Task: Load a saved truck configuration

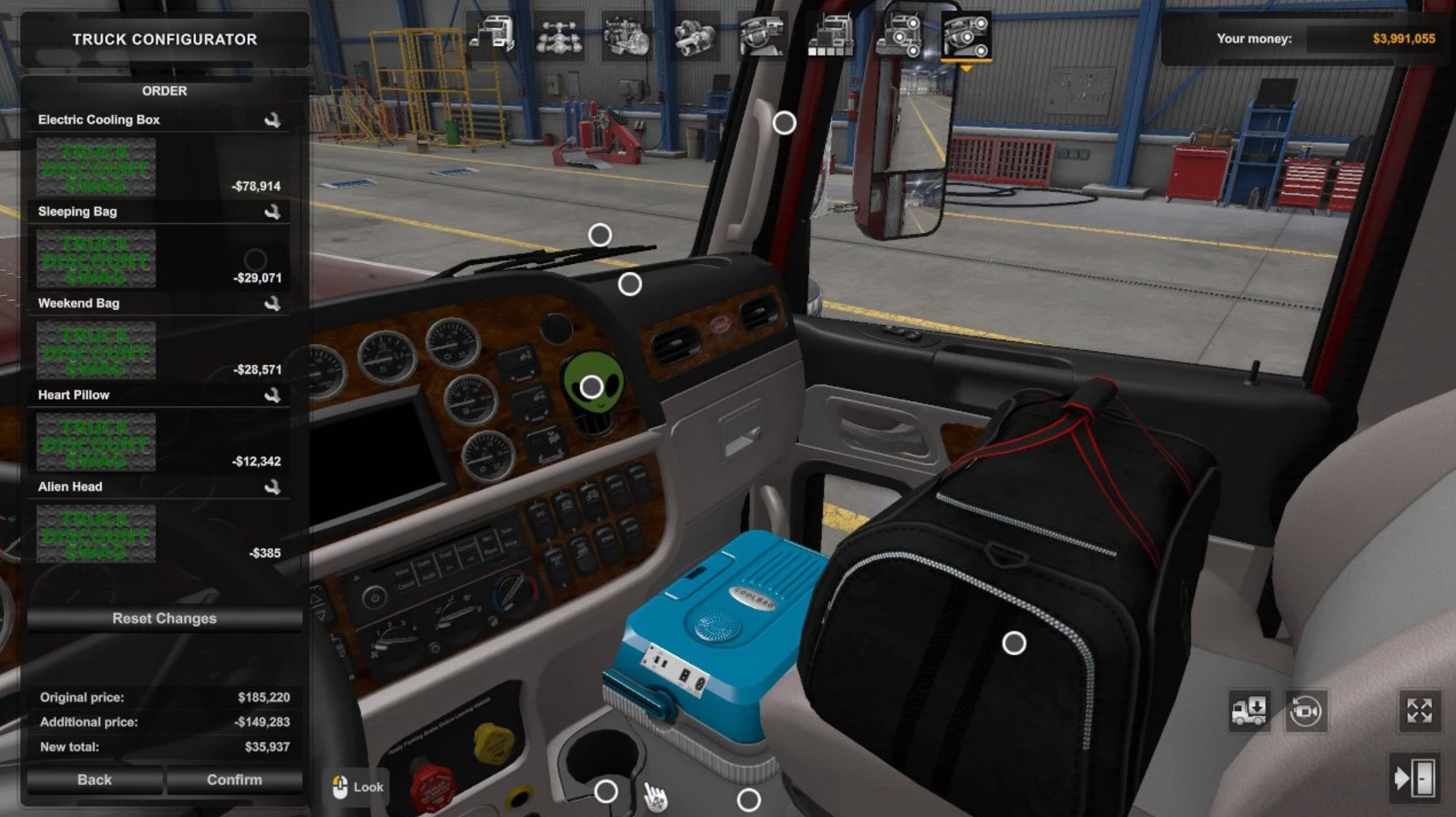Action: click(x=1249, y=711)
